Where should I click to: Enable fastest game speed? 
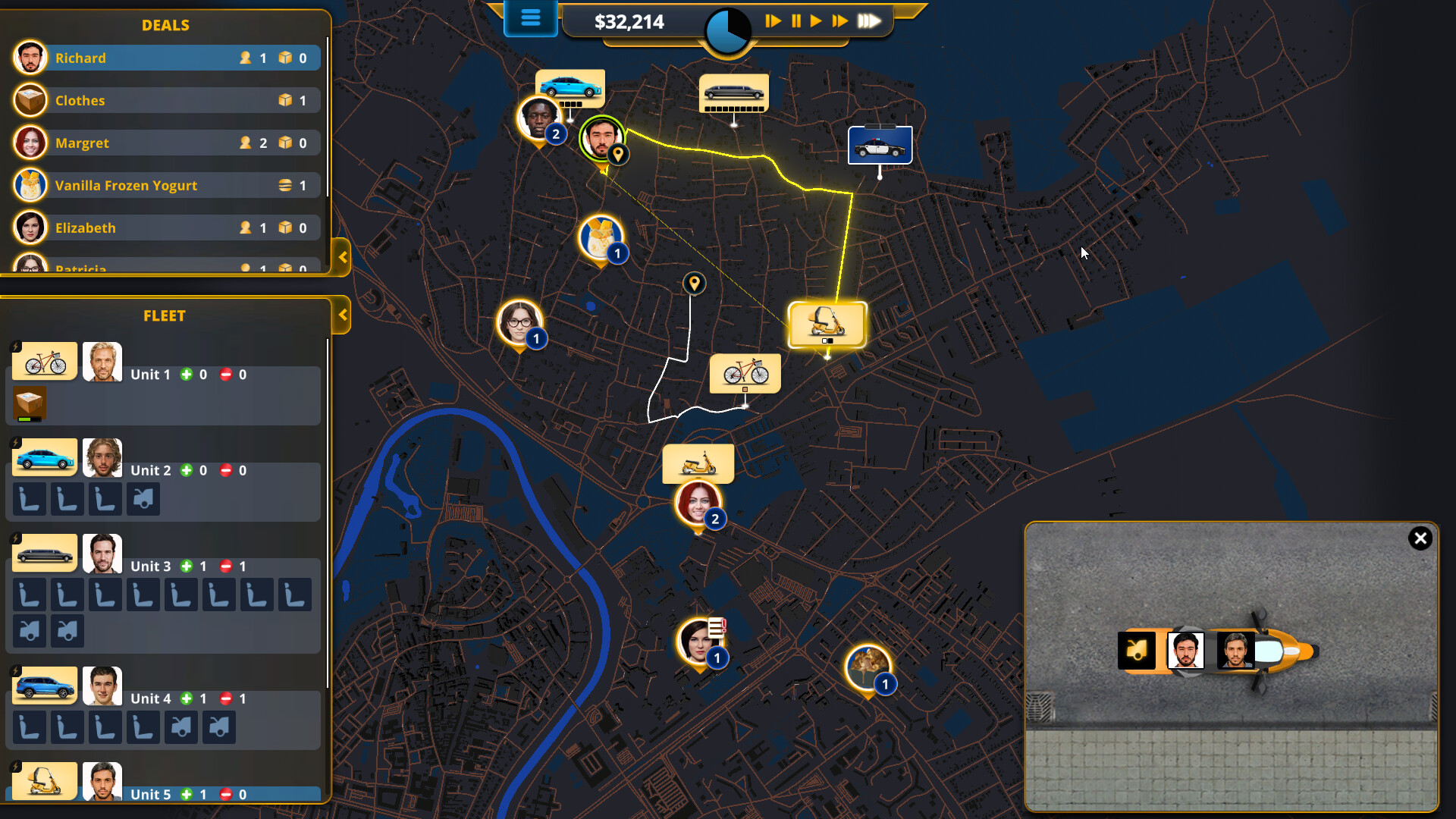871,21
